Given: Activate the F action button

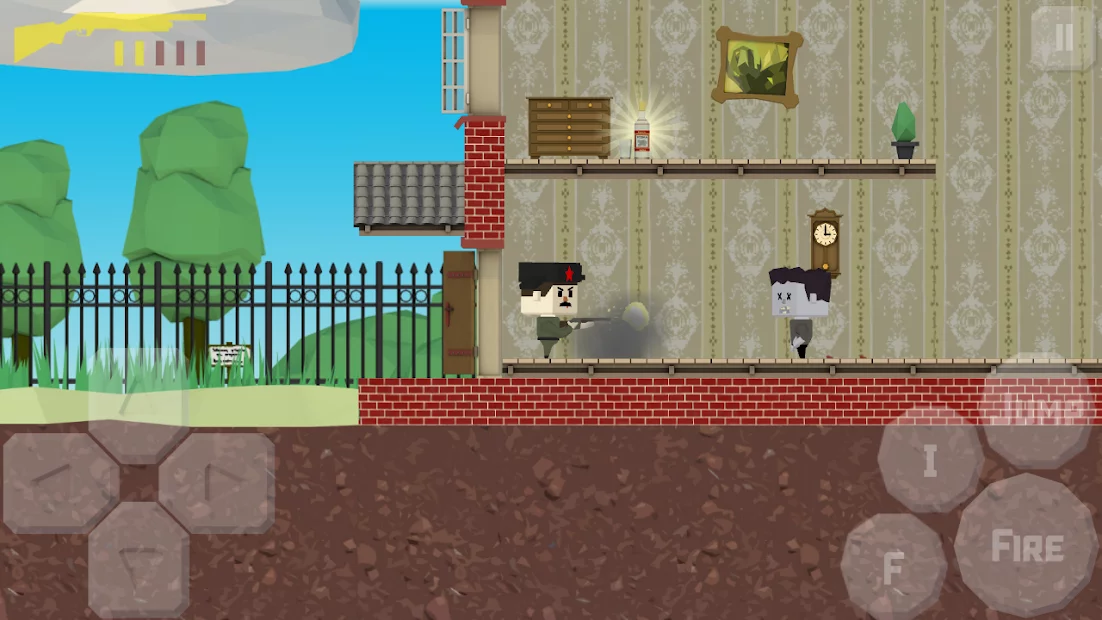Looking at the screenshot, I should 893,567.
